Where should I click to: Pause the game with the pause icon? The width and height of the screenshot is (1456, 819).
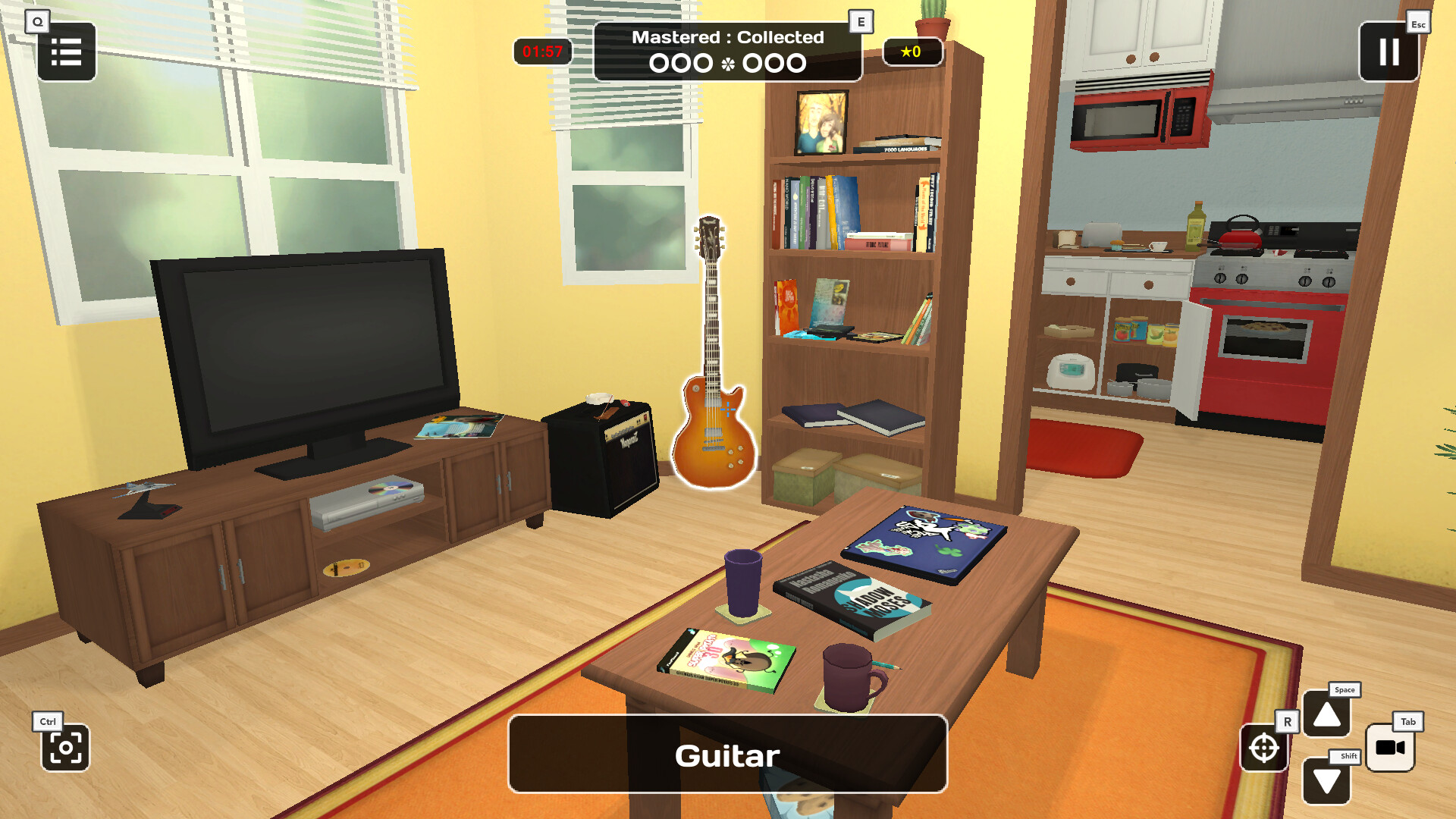[x=1389, y=52]
